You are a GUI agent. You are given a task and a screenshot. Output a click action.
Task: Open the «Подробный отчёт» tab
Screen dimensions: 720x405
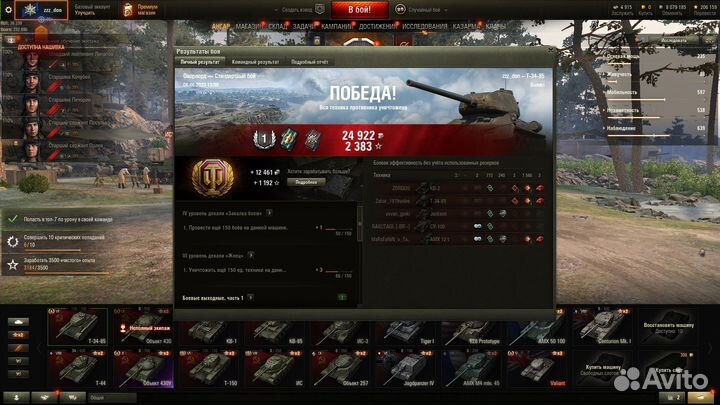(x=310, y=62)
